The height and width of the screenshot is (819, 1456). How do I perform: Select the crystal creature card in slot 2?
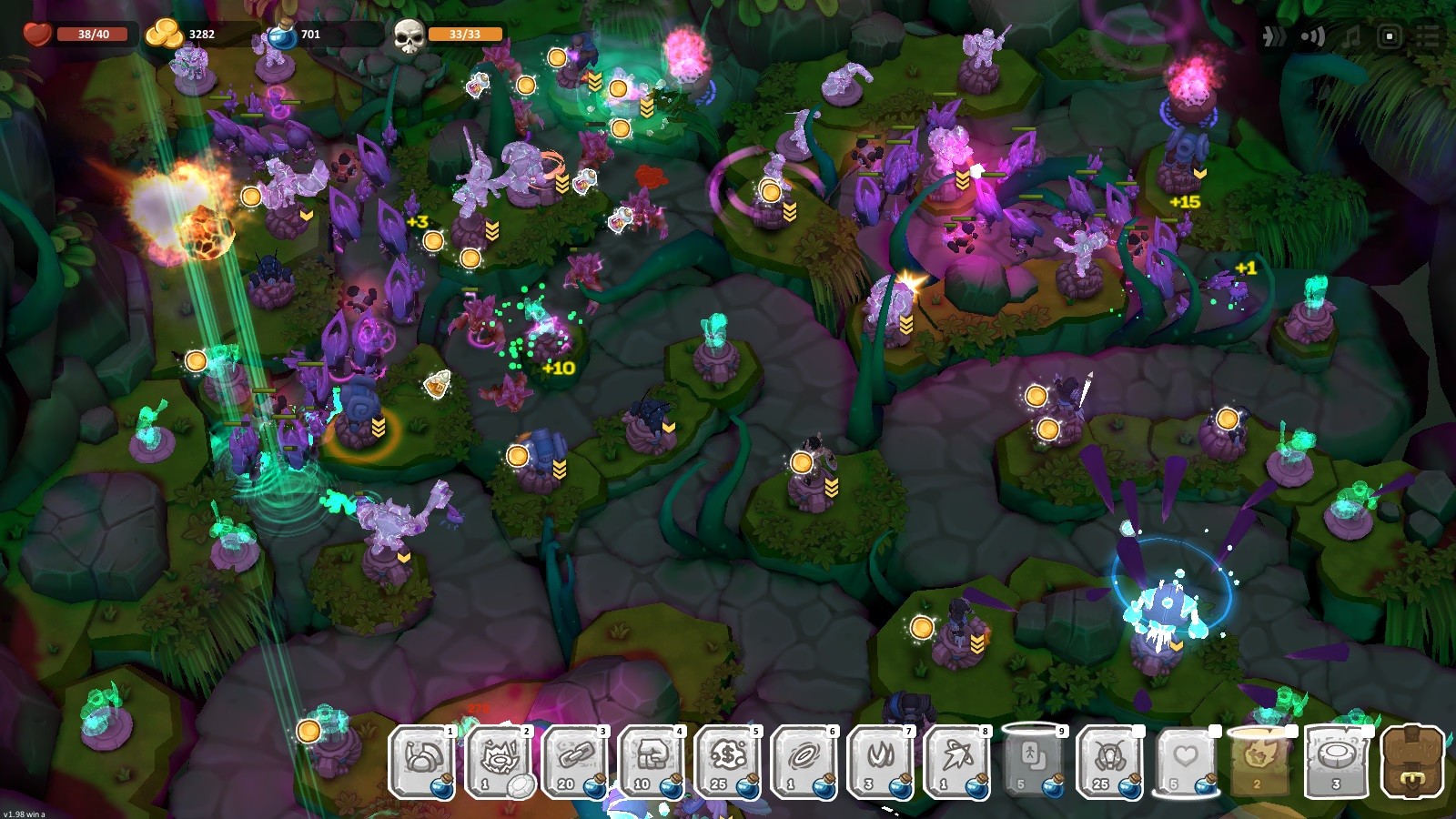[500, 764]
